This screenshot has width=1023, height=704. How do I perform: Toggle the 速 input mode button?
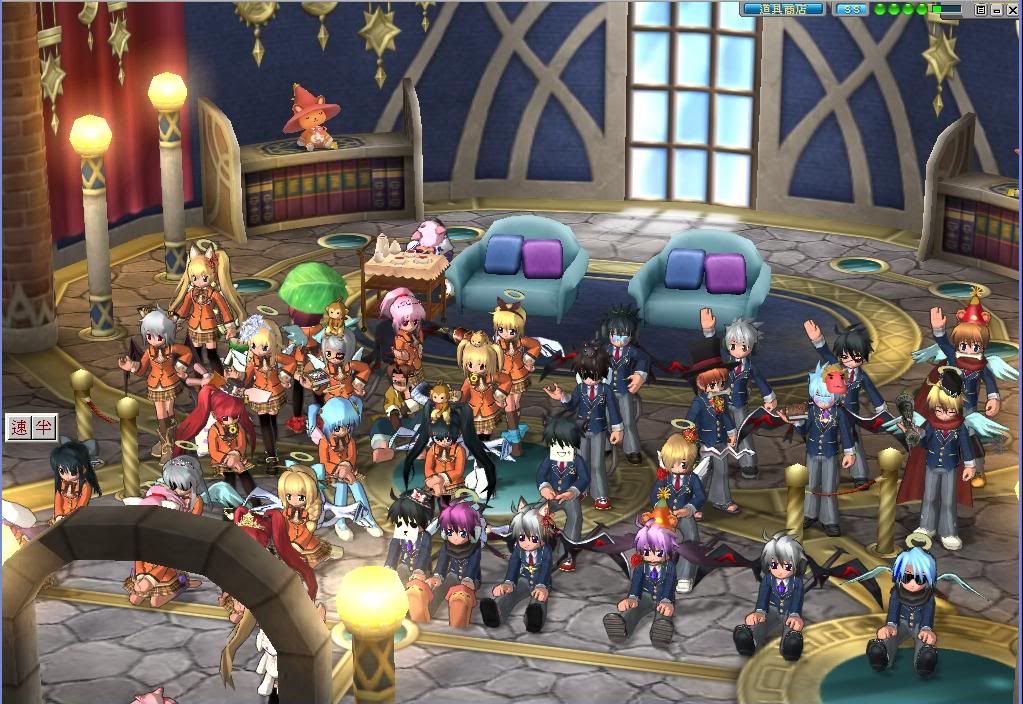[x=19, y=428]
